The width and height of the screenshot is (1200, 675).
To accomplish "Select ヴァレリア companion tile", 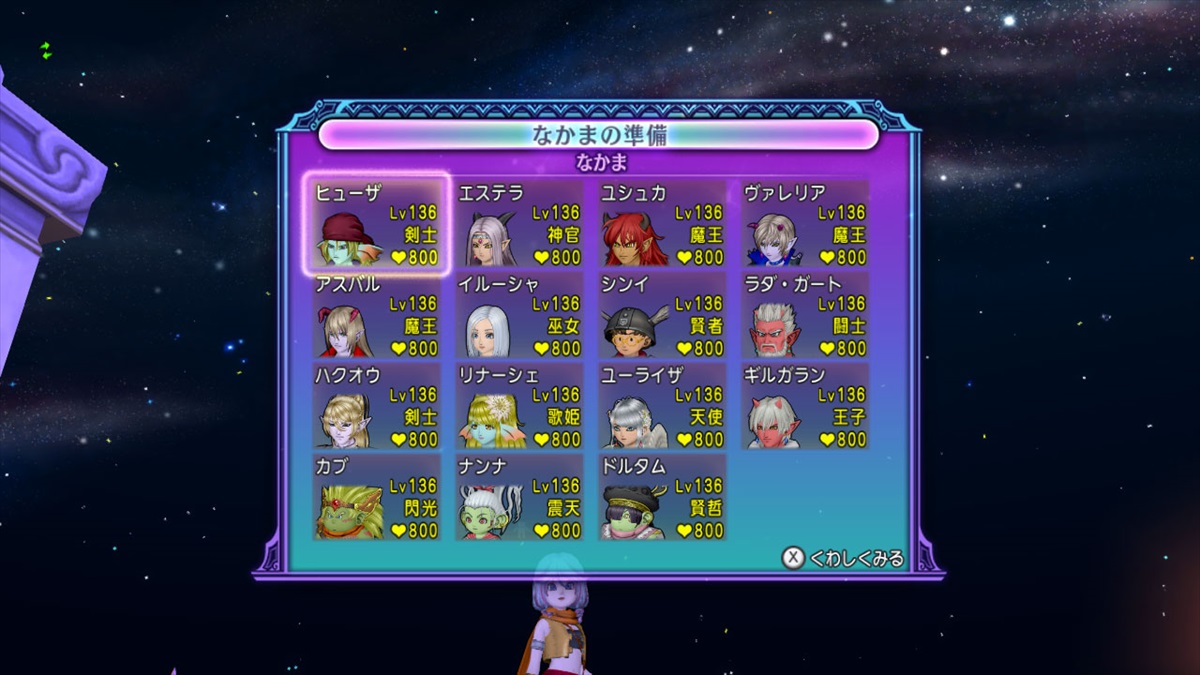I will tap(805, 224).
